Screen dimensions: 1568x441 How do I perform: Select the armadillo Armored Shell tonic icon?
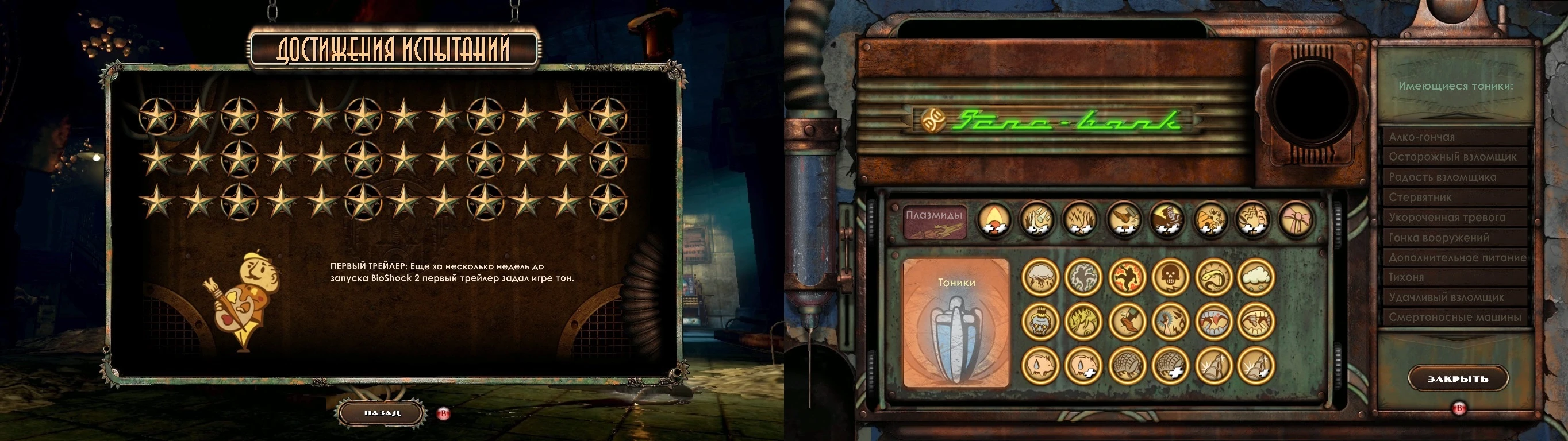[1127, 366]
